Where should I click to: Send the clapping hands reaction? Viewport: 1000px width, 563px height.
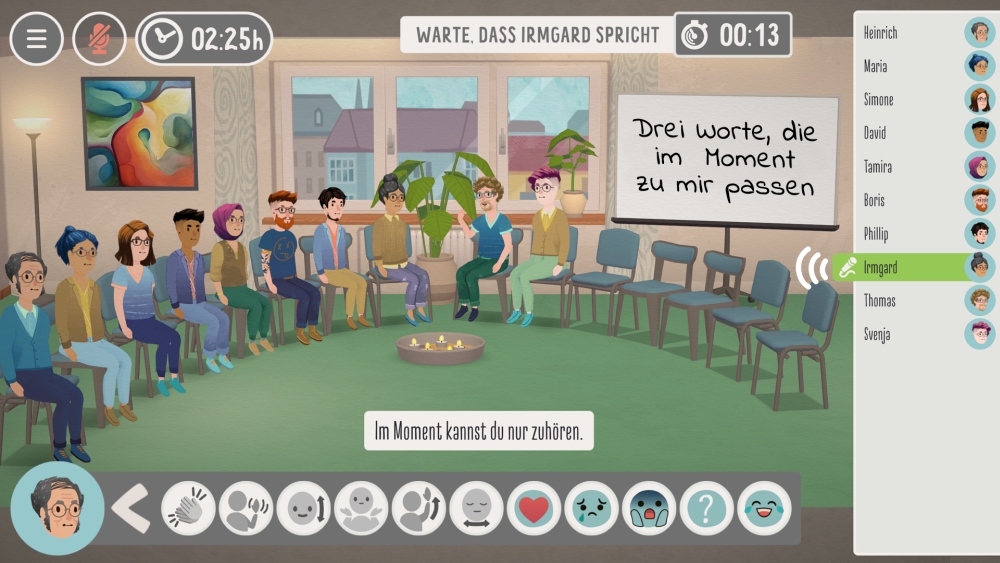[x=187, y=508]
